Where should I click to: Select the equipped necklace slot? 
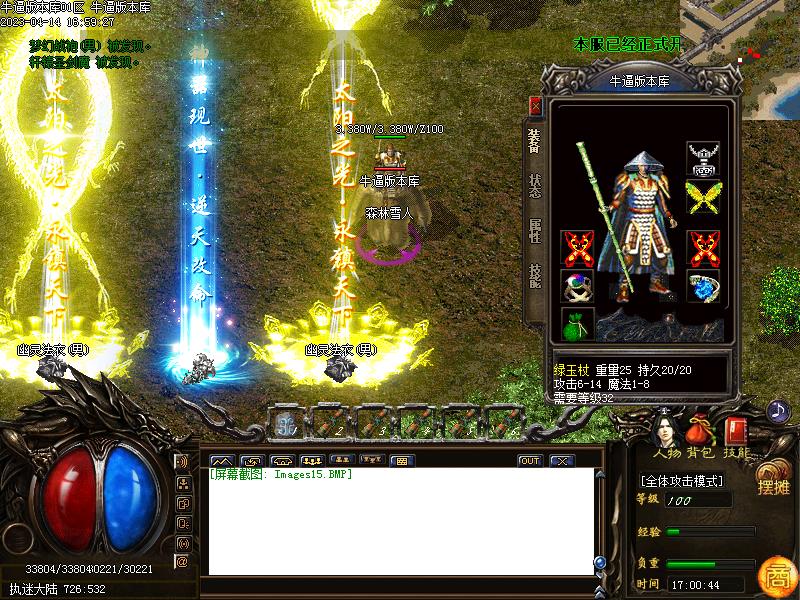(702, 158)
